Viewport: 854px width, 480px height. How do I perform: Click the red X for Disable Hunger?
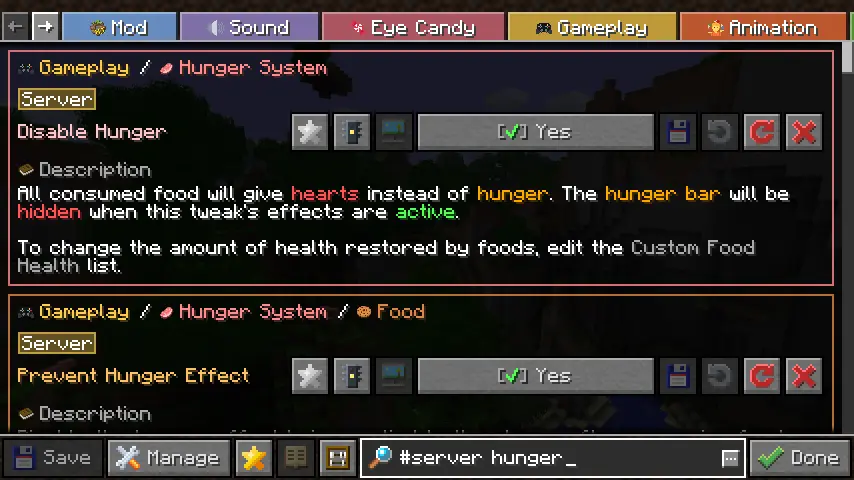804,132
